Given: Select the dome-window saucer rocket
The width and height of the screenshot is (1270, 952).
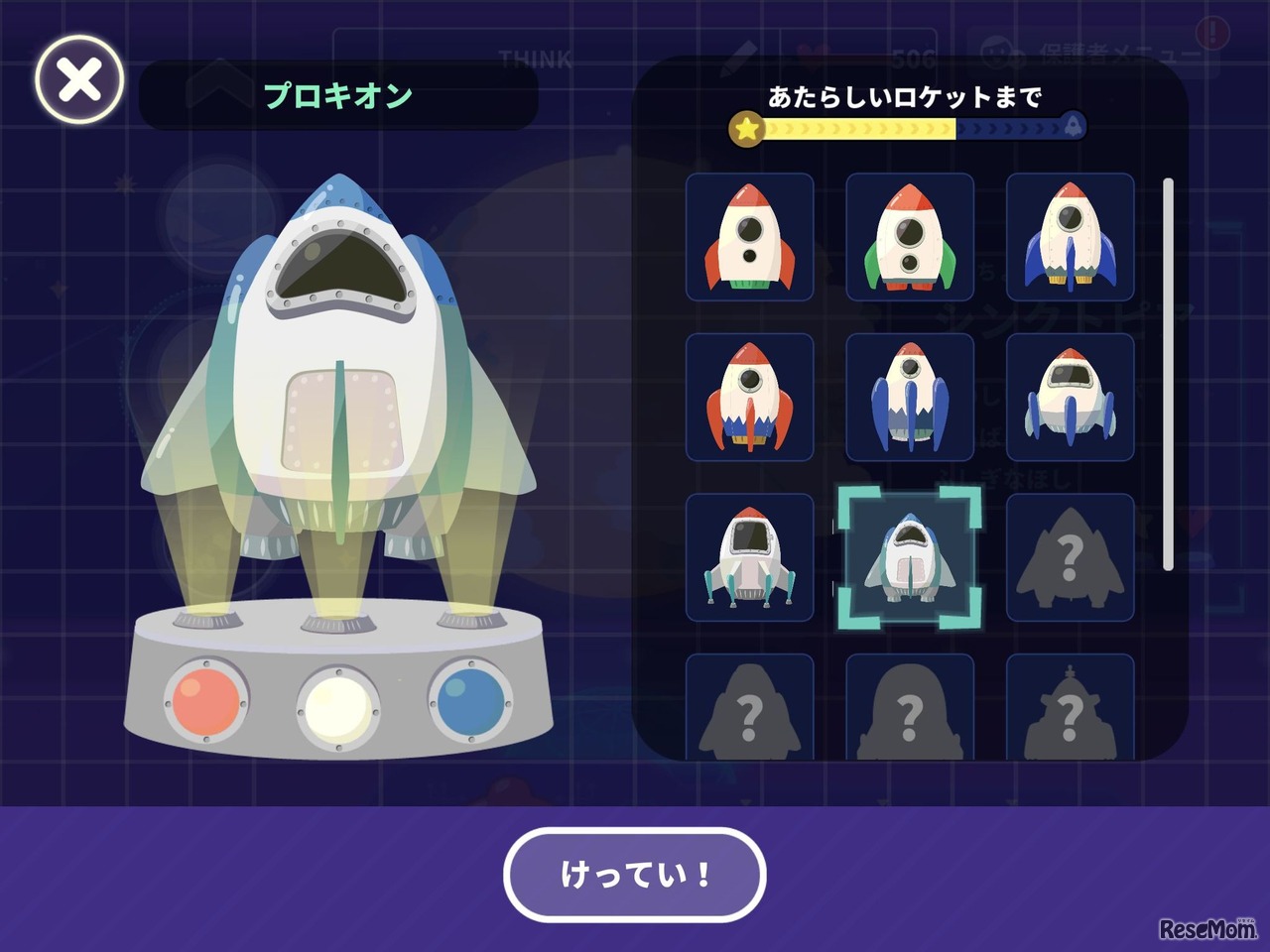Looking at the screenshot, I should [1069, 397].
